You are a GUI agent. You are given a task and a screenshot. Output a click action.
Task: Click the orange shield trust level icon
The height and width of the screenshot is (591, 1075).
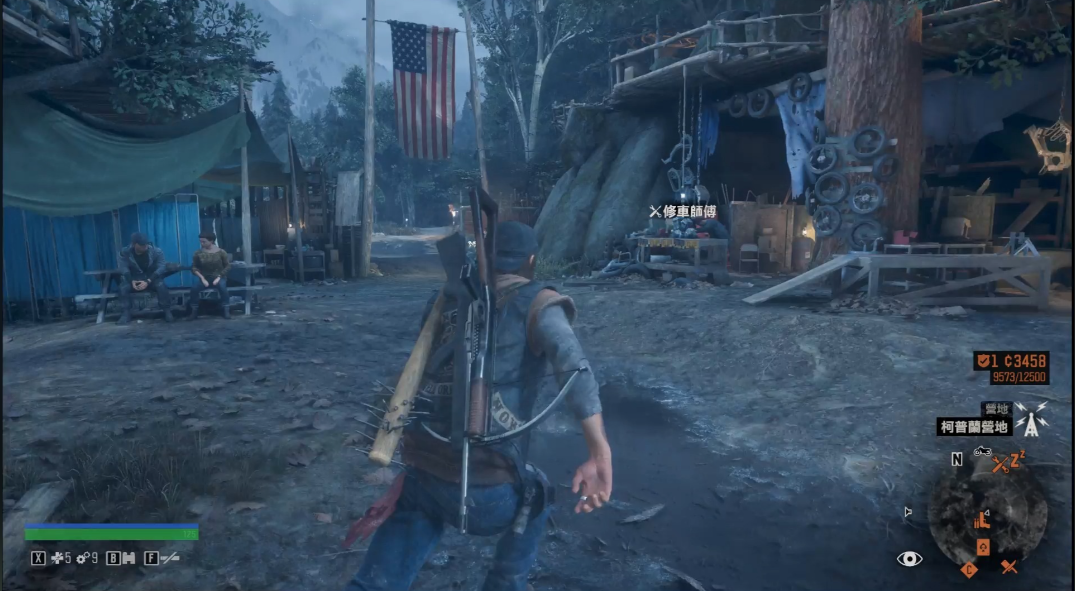pyautogui.click(x=985, y=360)
